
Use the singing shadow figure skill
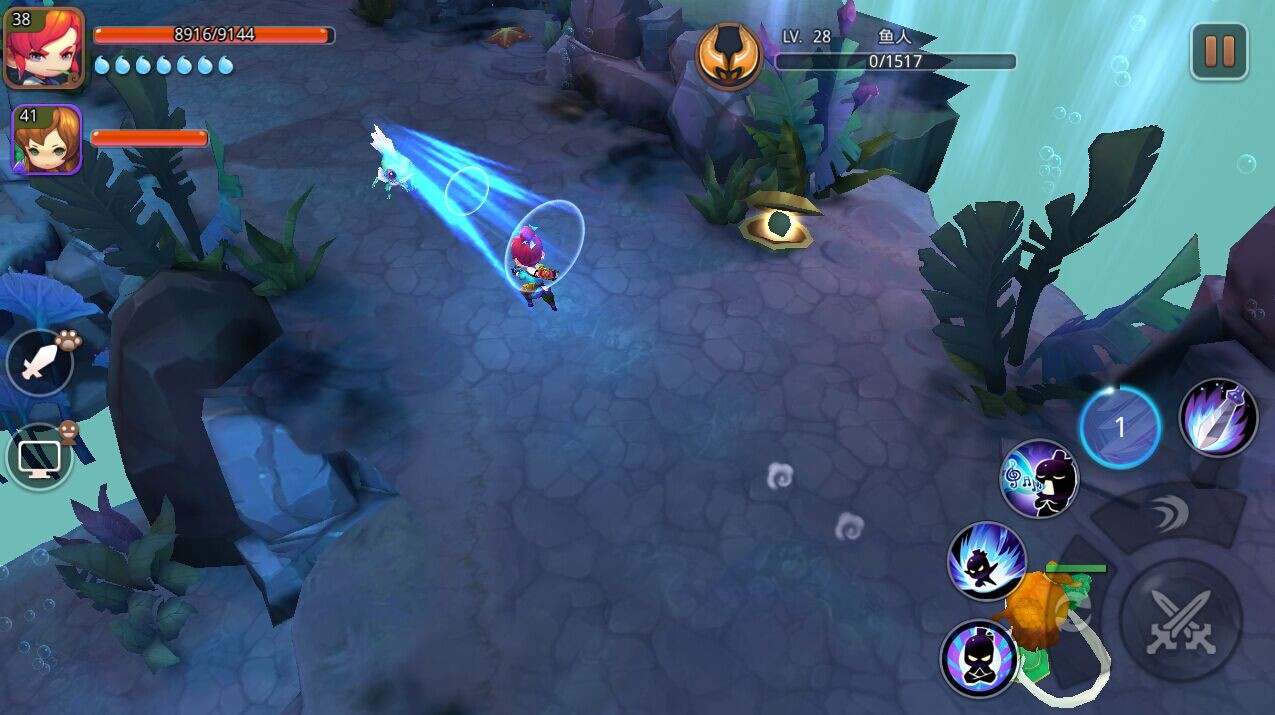click(x=1040, y=479)
